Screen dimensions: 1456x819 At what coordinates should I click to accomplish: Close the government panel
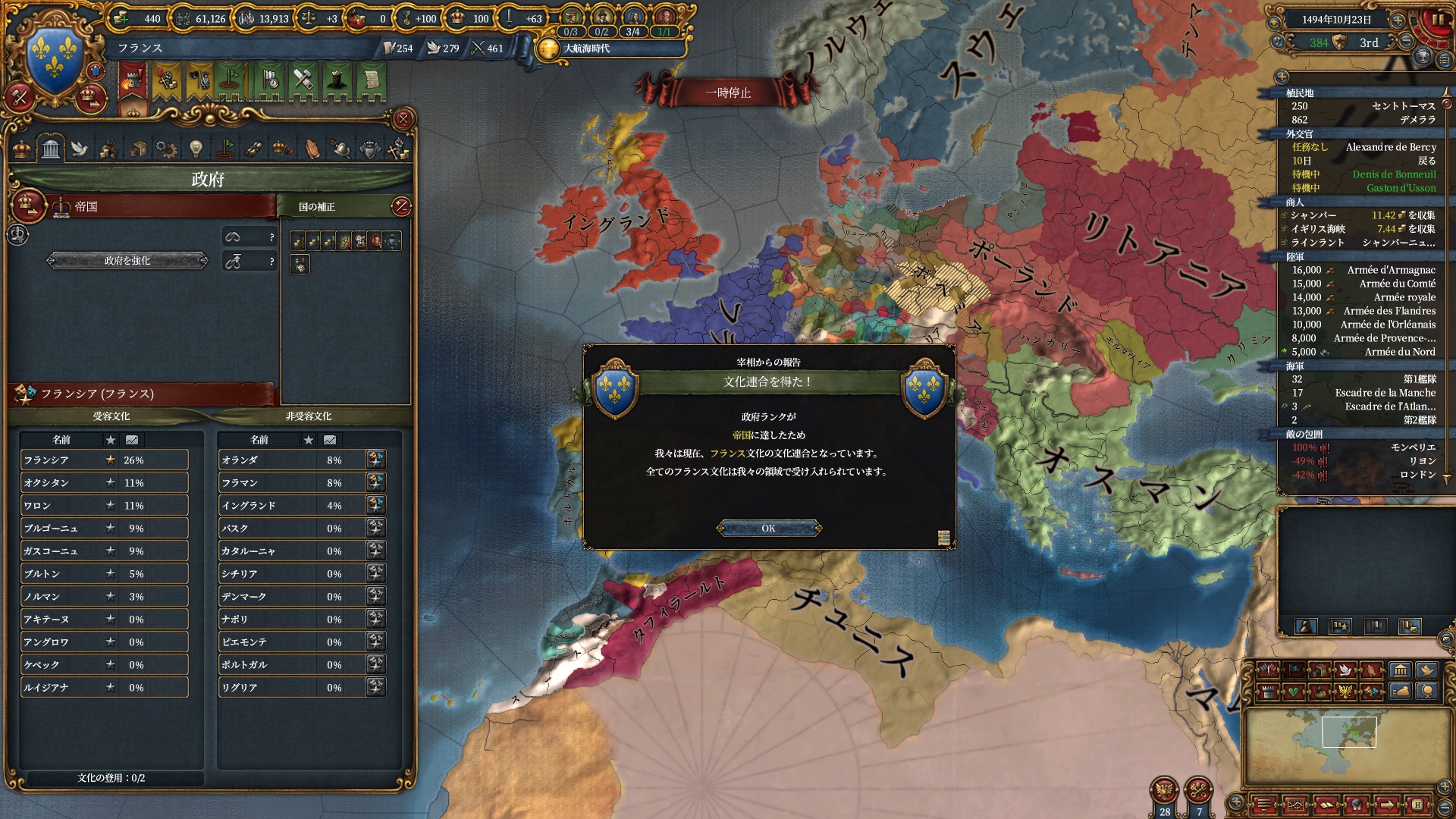coord(403,119)
